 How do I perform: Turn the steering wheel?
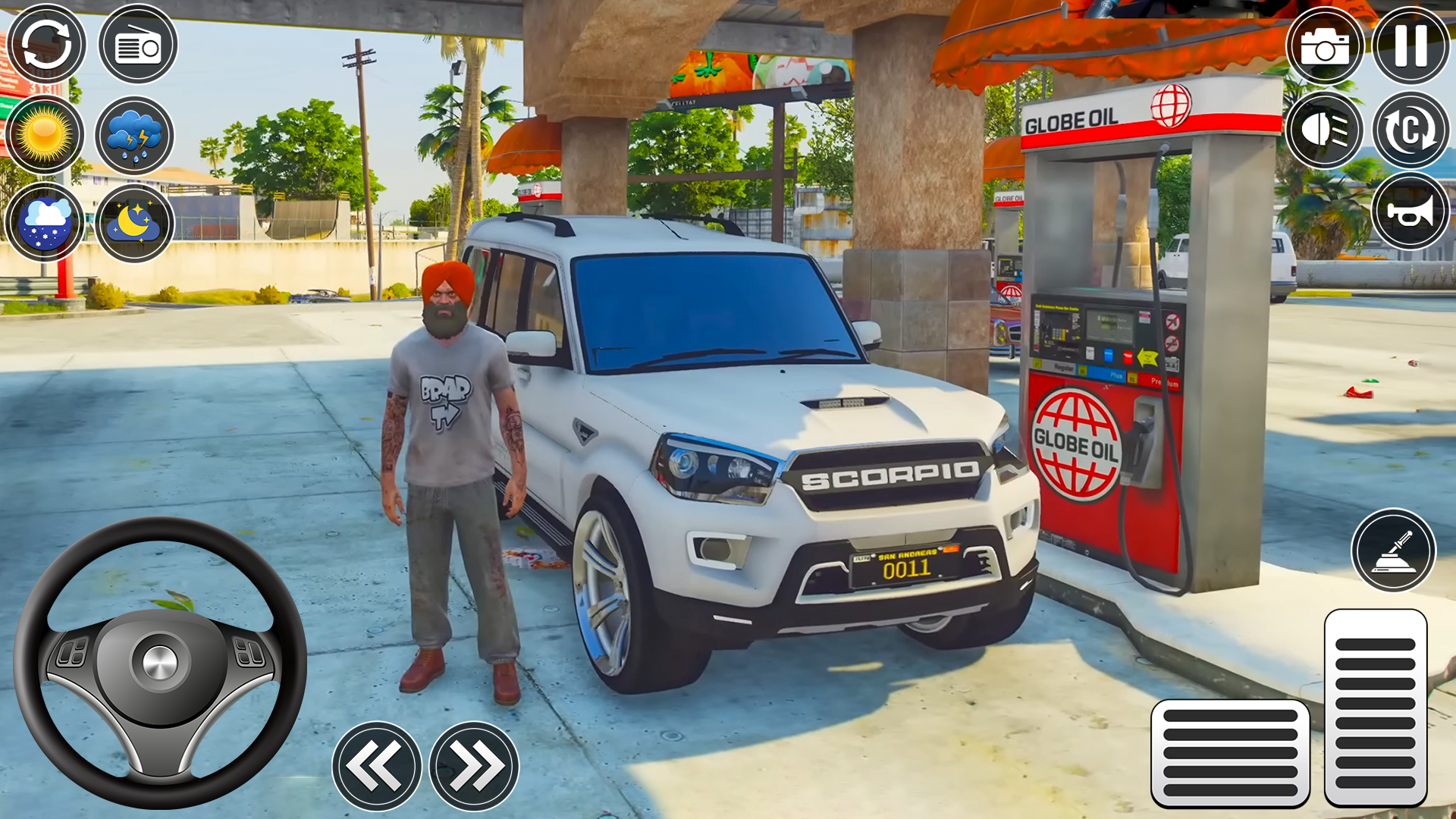159,660
